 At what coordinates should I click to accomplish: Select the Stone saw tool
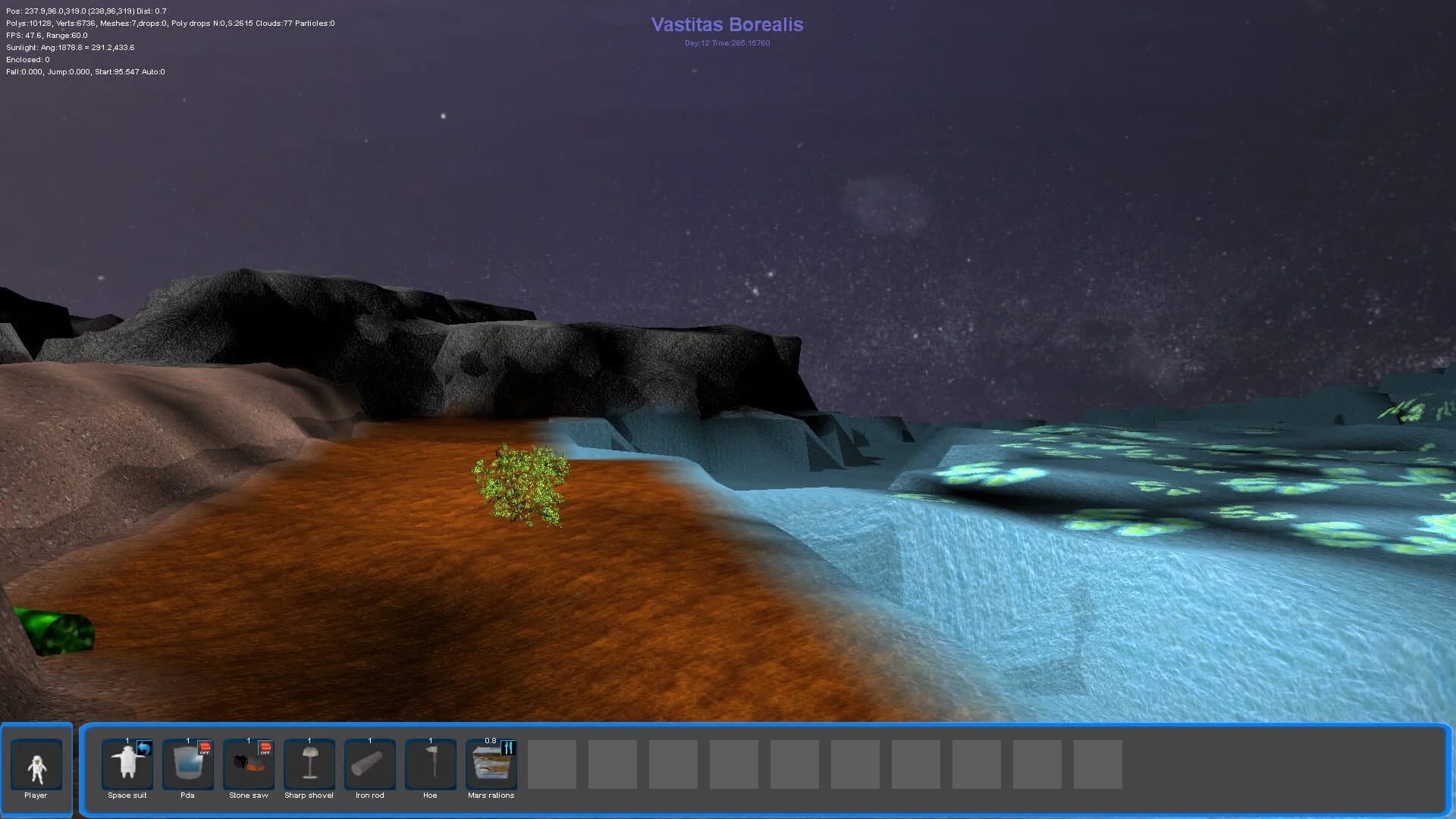248,764
